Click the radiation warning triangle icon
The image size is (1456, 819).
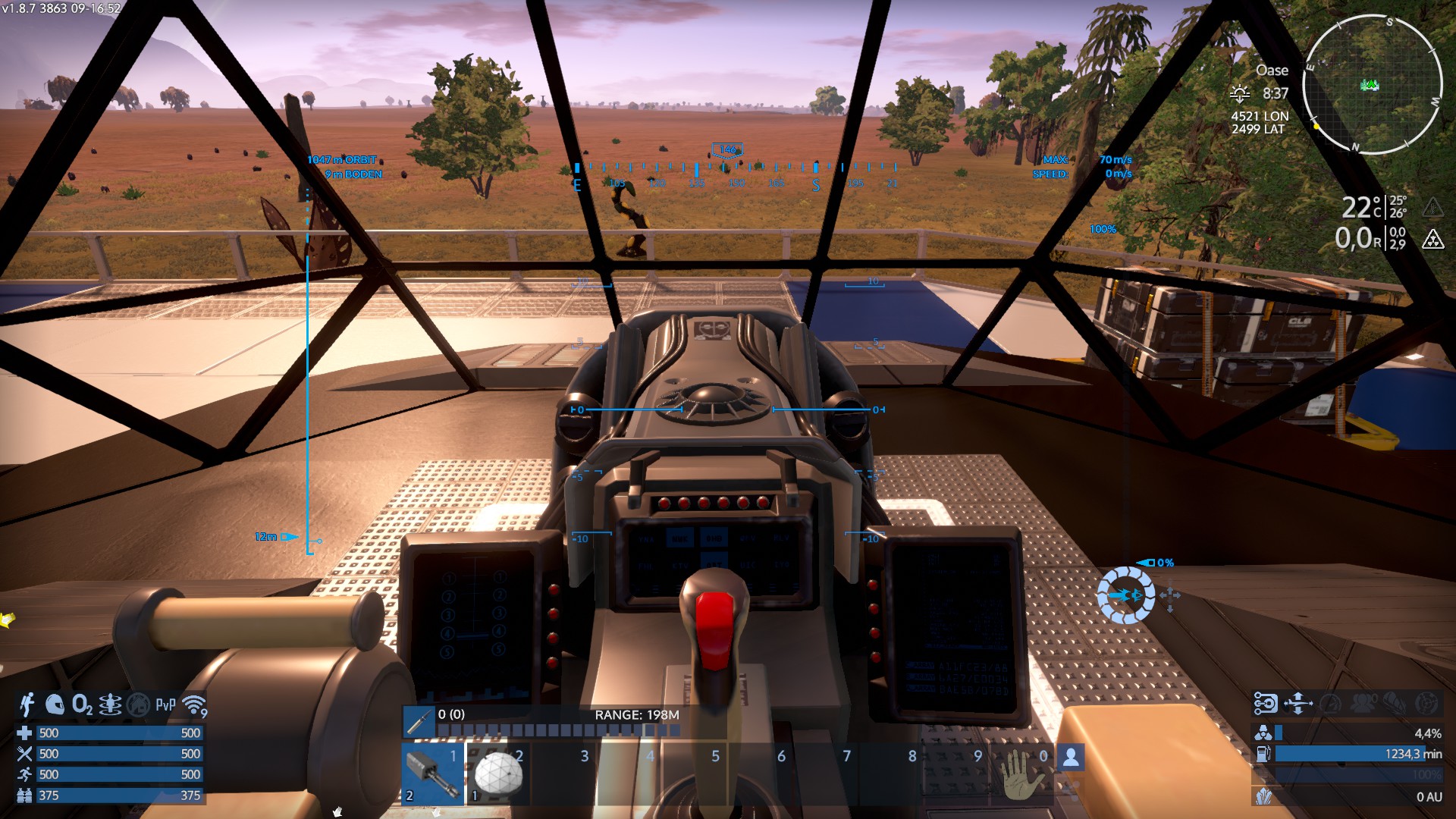coord(1432,240)
